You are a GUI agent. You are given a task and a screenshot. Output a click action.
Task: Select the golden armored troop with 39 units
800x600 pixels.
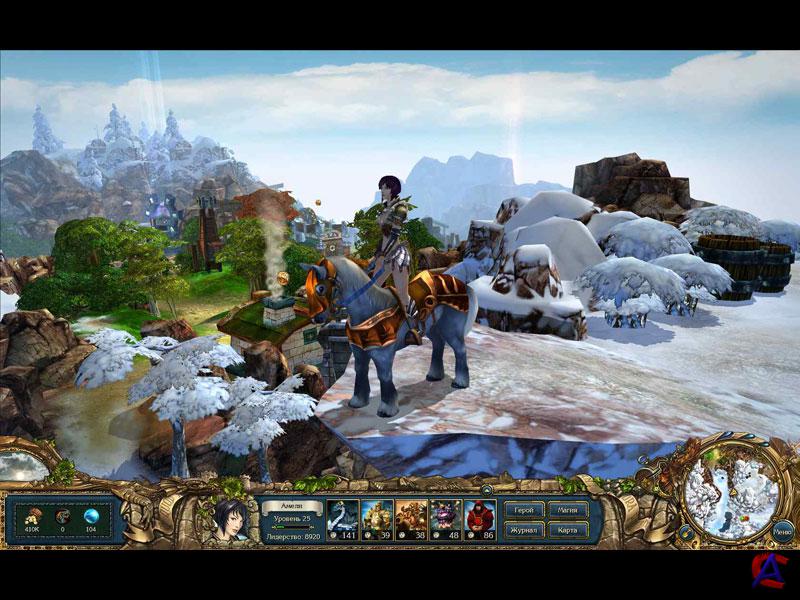click(377, 519)
